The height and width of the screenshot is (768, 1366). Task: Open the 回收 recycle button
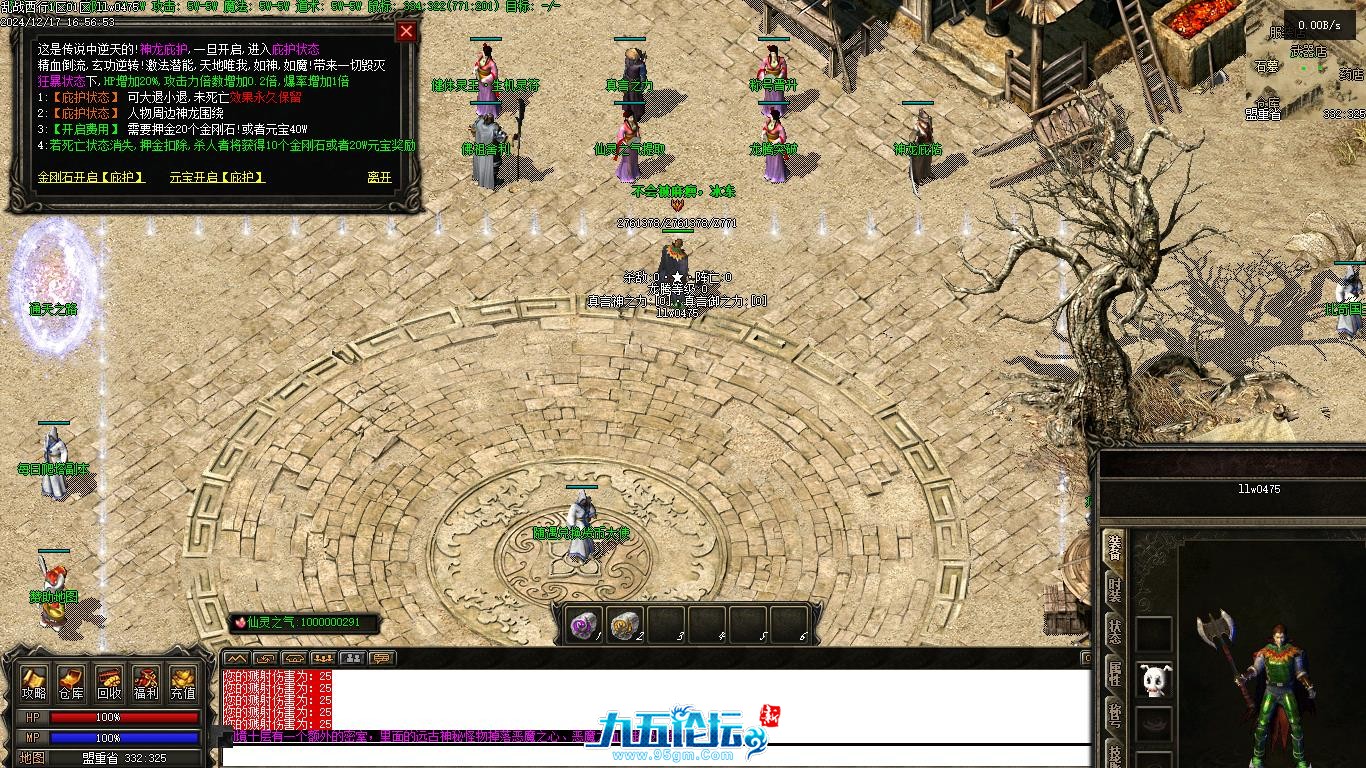(x=109, y=684)
